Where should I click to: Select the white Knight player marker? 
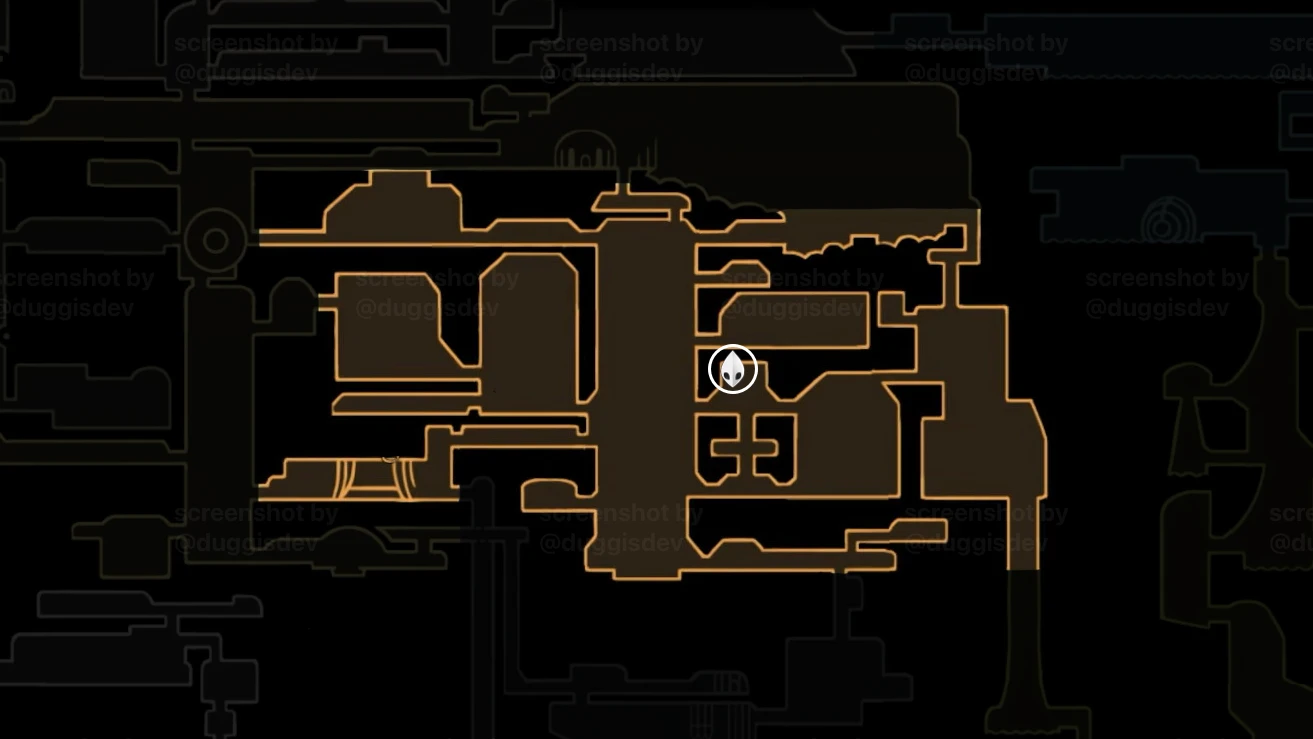732,368
